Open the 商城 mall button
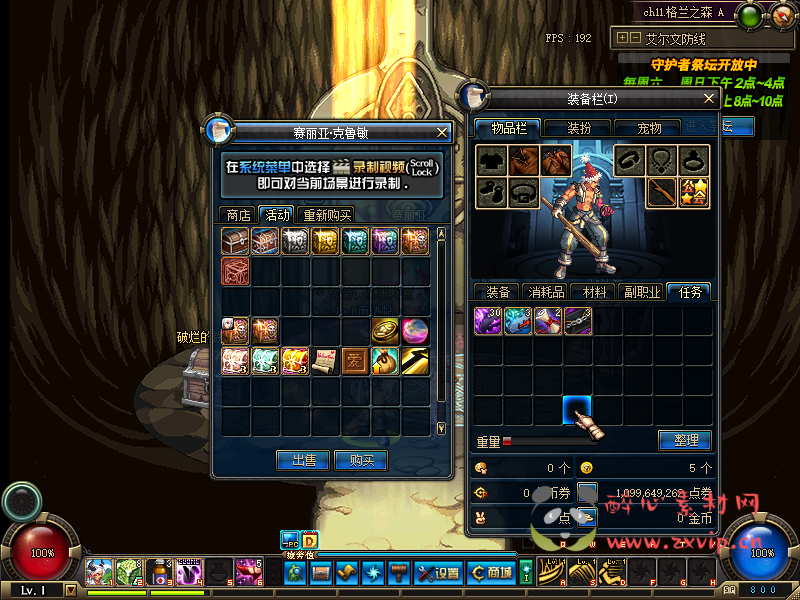 click(x=491, y=573)
